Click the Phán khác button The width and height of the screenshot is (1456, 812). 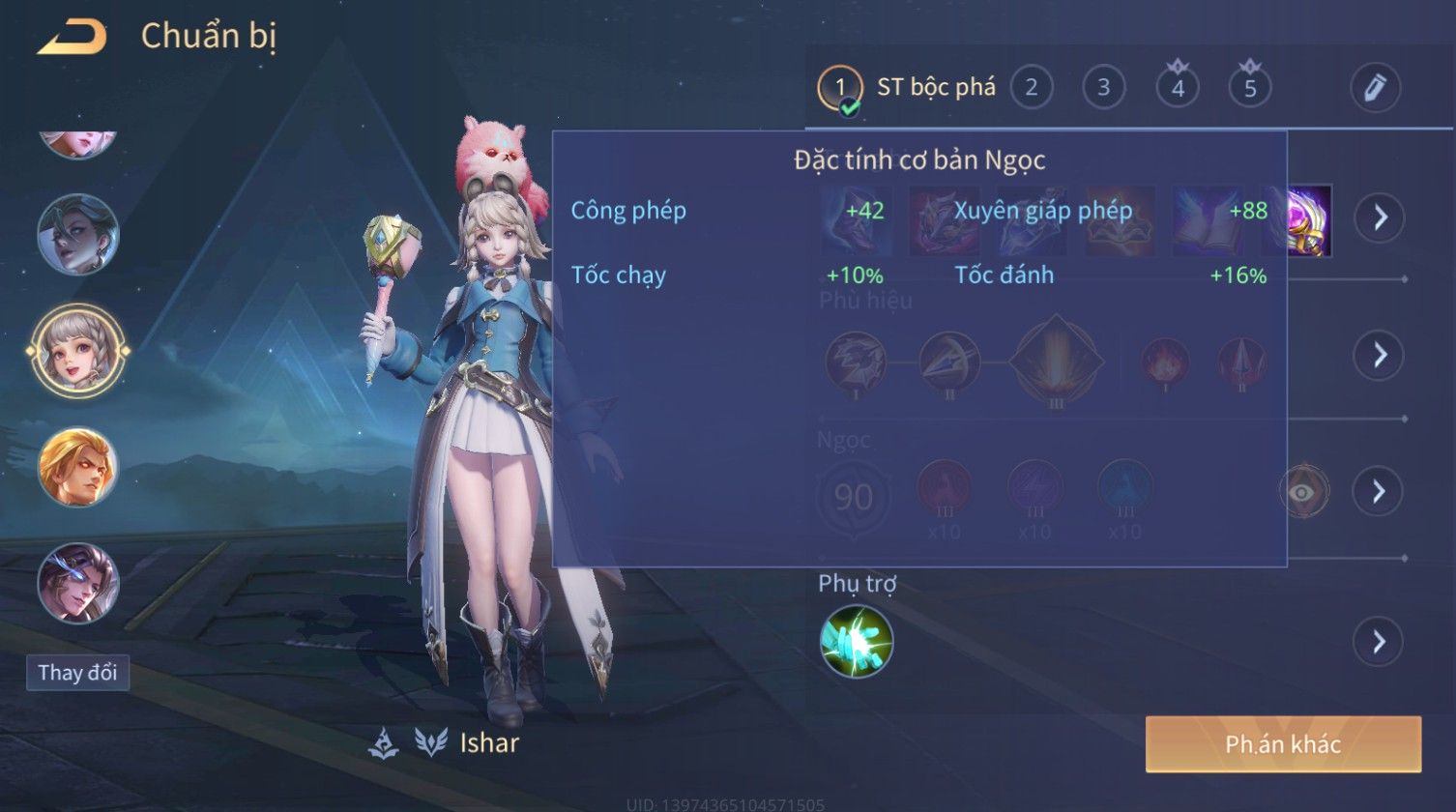[x=1283, y=744]
